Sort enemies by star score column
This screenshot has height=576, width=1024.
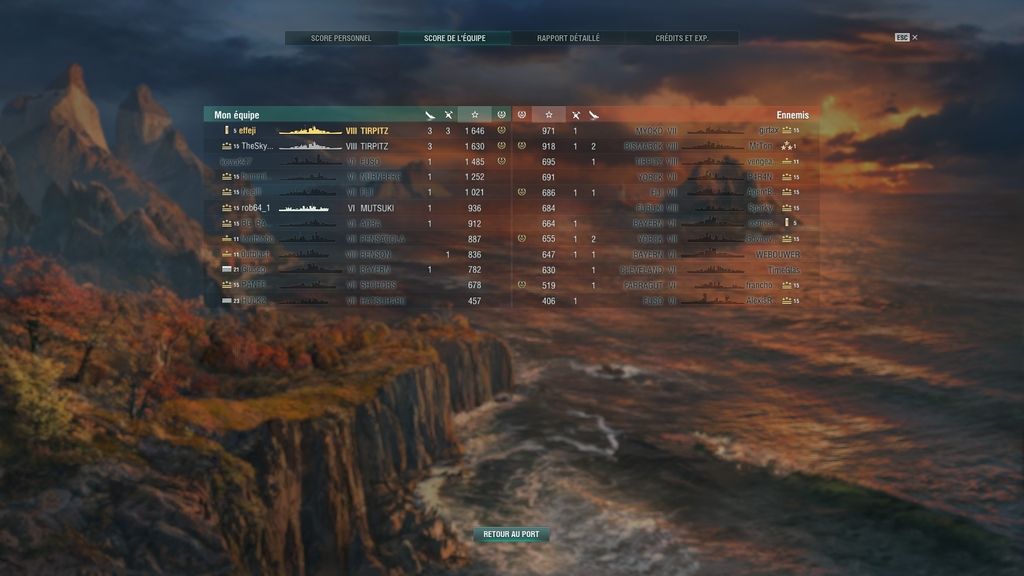tap(549, 115)
